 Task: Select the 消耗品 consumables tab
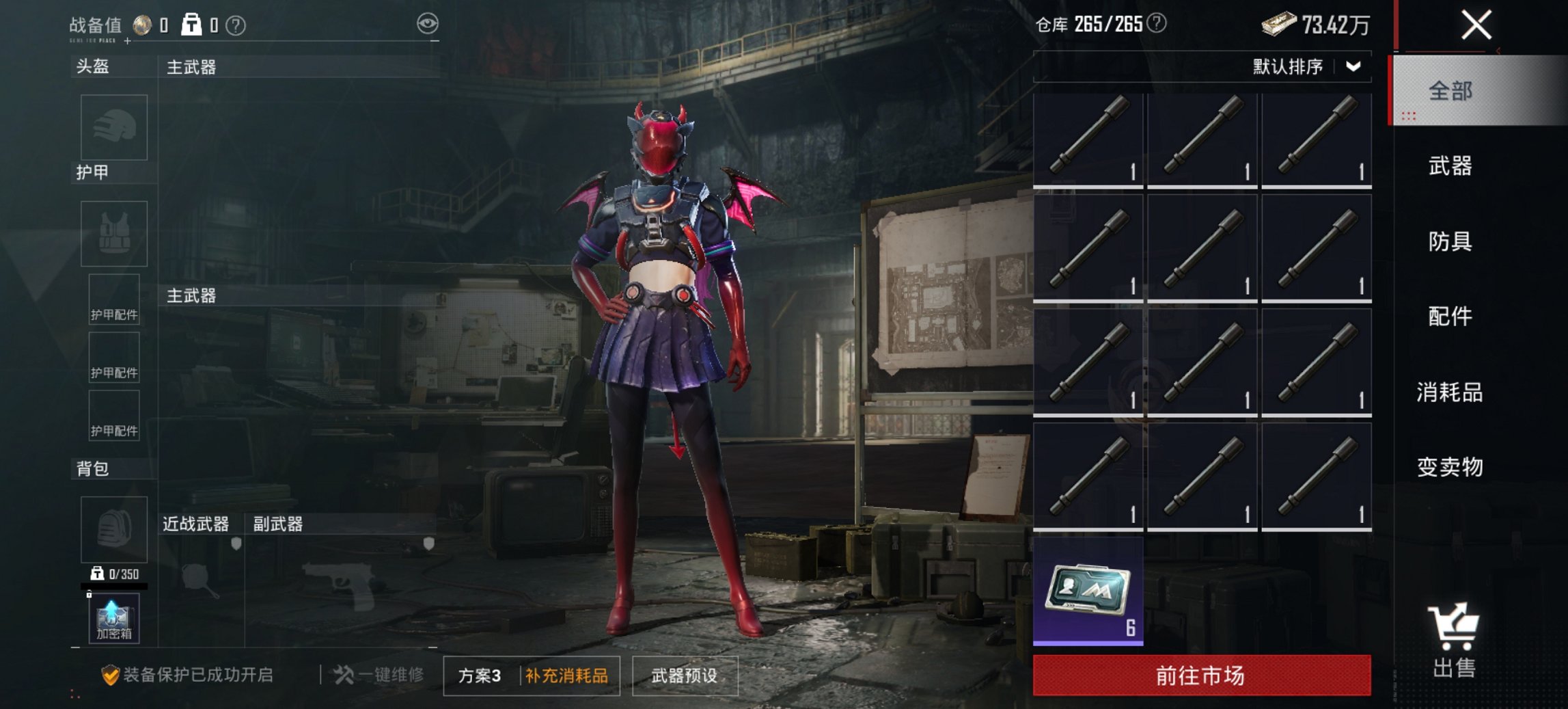point(1450,393)
